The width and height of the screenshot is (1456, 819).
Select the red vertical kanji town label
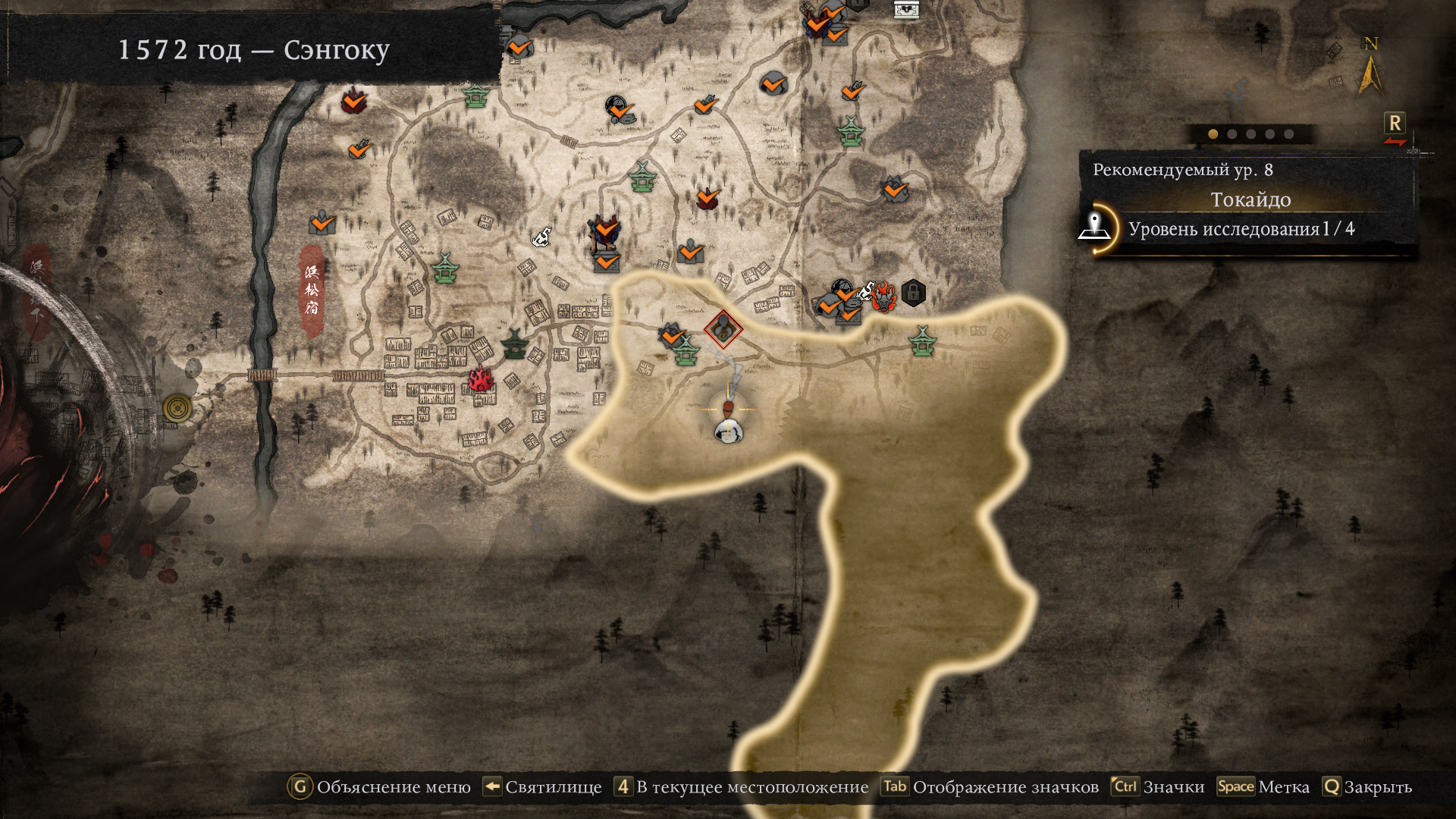point(312,290)
